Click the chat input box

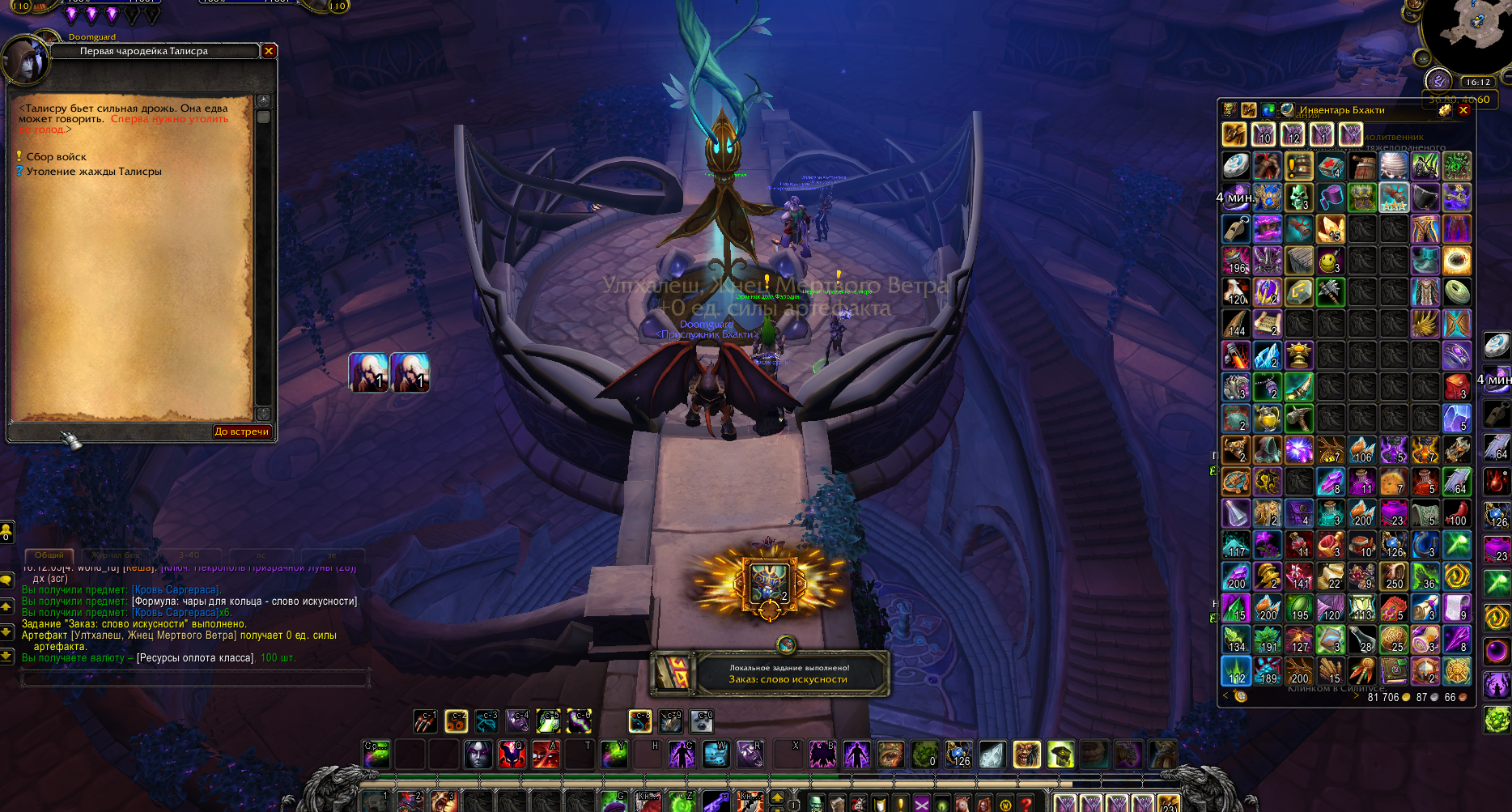194,678
